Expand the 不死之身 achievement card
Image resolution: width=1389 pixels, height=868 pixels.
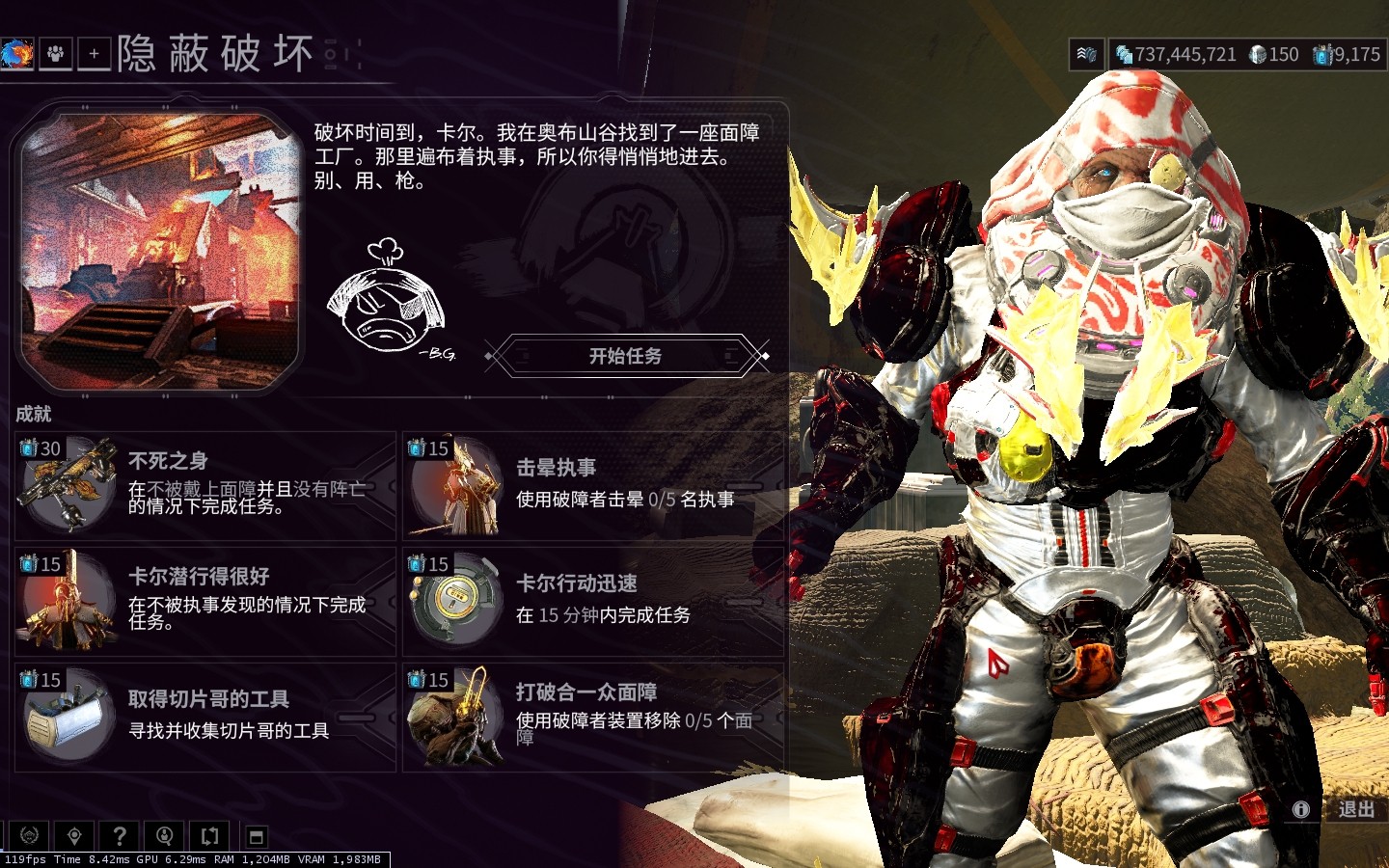click(x=204, y=484)
